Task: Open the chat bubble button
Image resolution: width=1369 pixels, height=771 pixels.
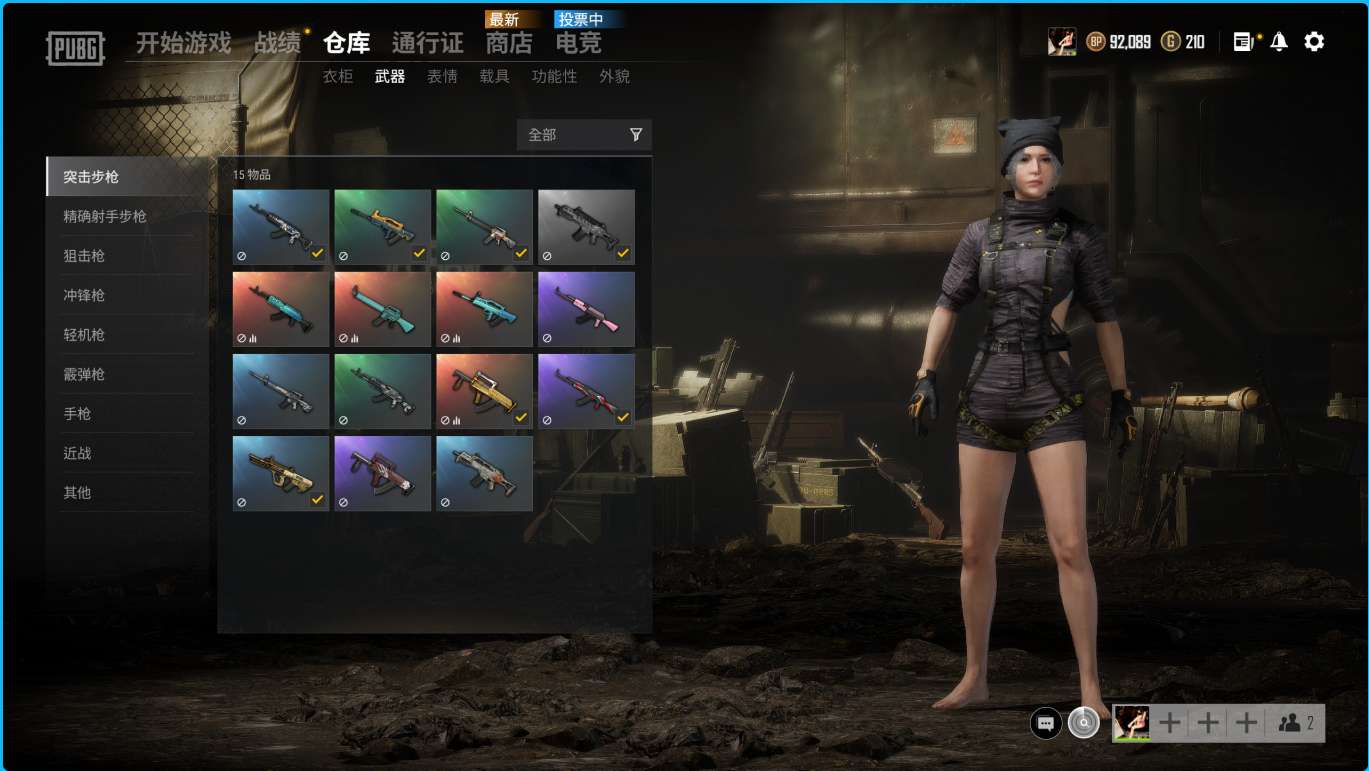Action: 1046,723
